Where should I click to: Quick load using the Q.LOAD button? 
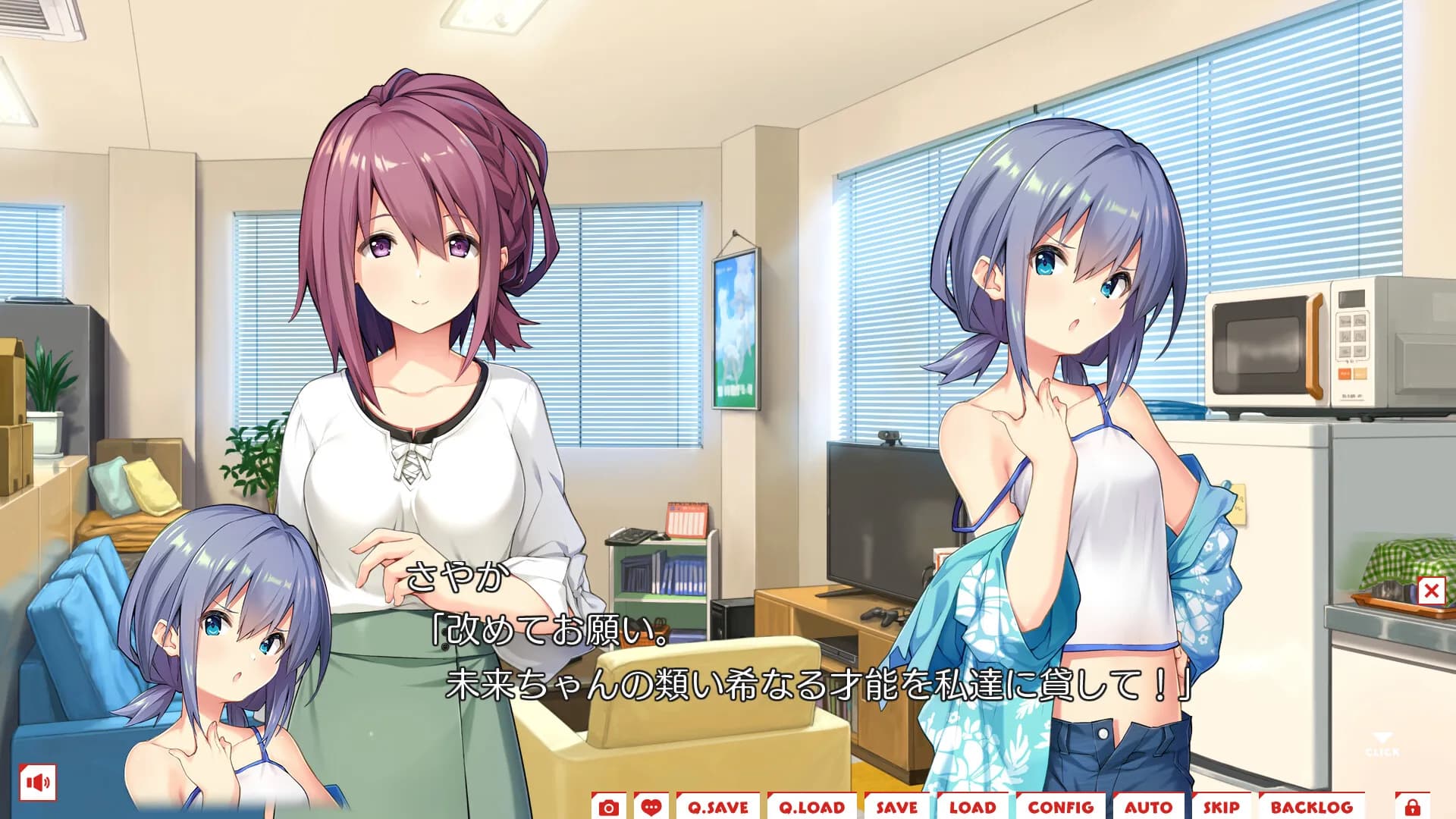tap(811, 808)
